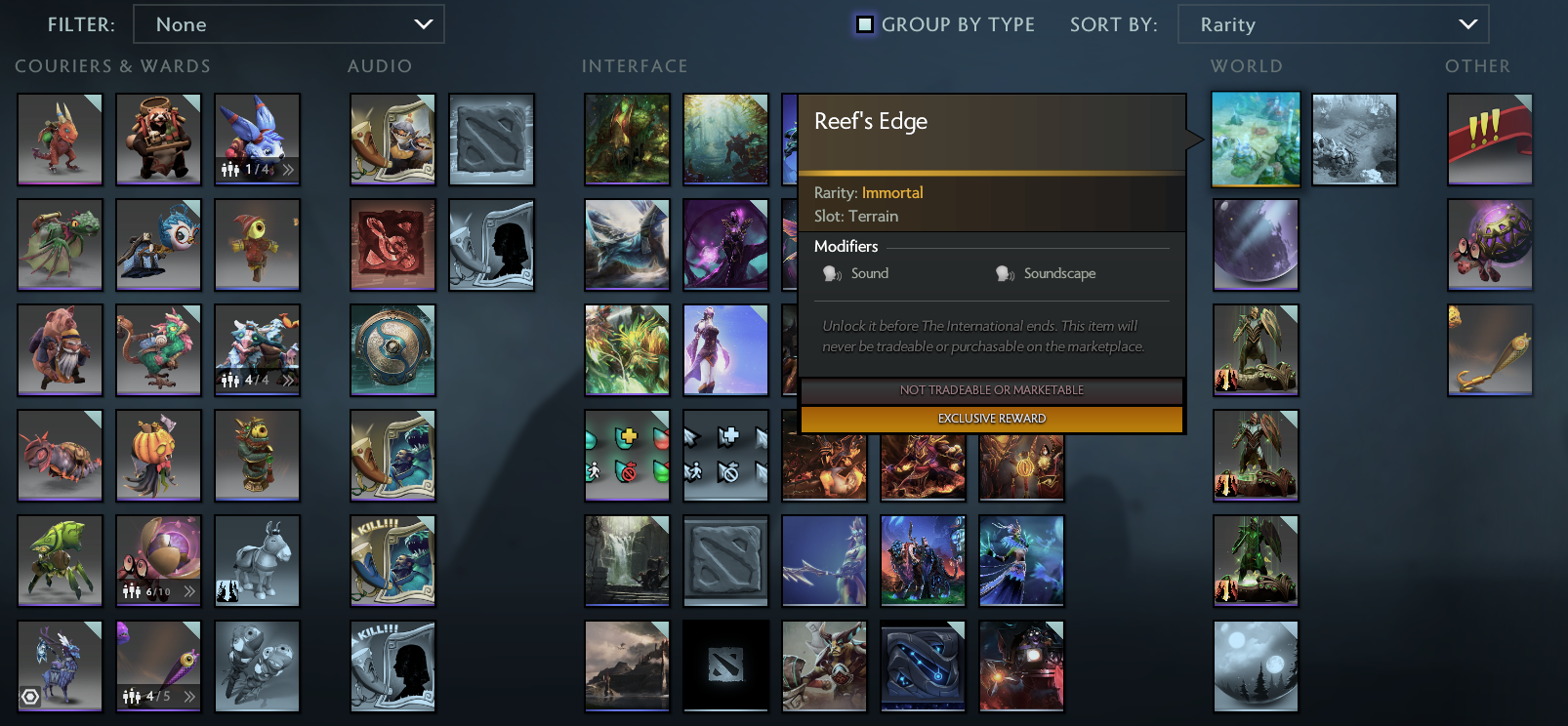Expand the '6/10' bundle chevron

pos(189,593)
